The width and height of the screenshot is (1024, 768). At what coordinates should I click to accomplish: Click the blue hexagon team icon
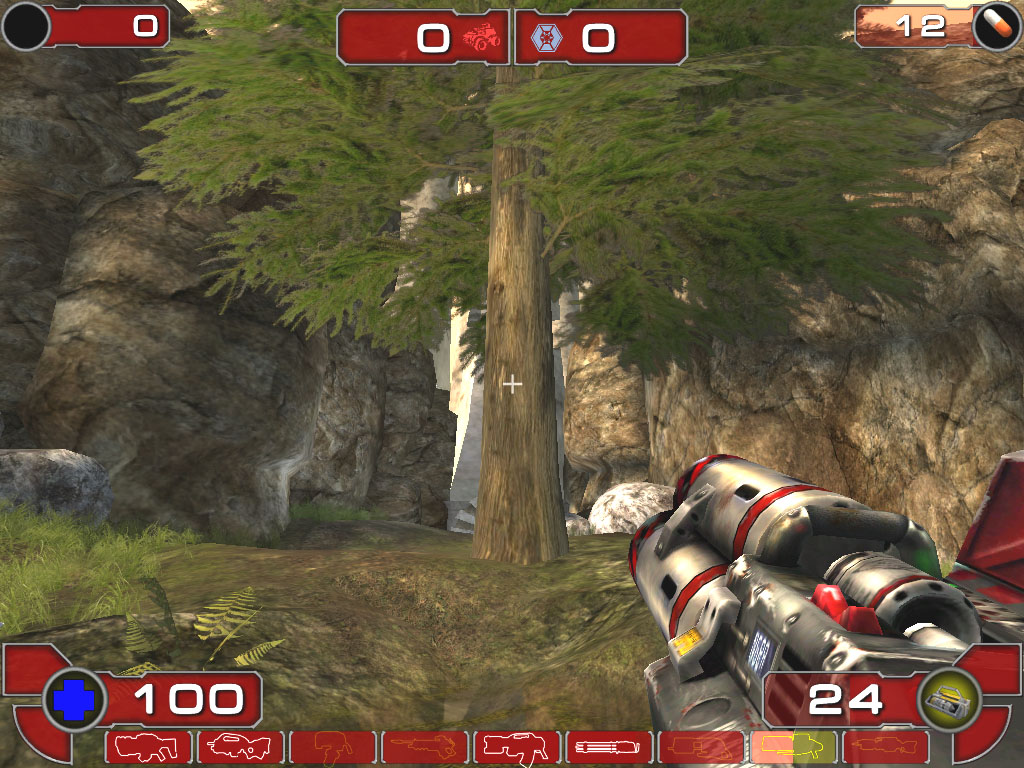(x=547, y=38)
